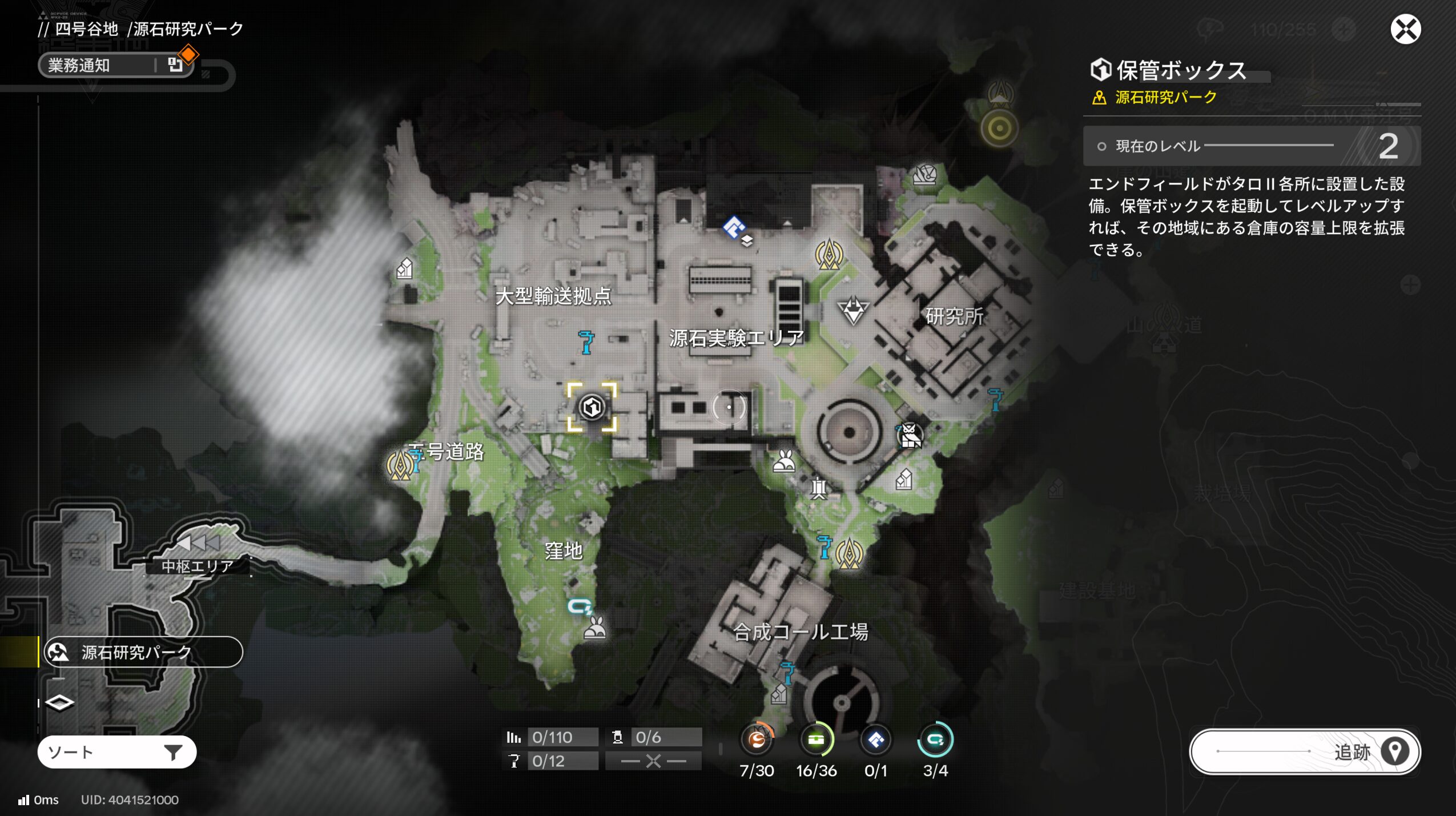The image size is (1456, 816).
Task: Click the 追跡 track button
Action: click(1304, 751)
